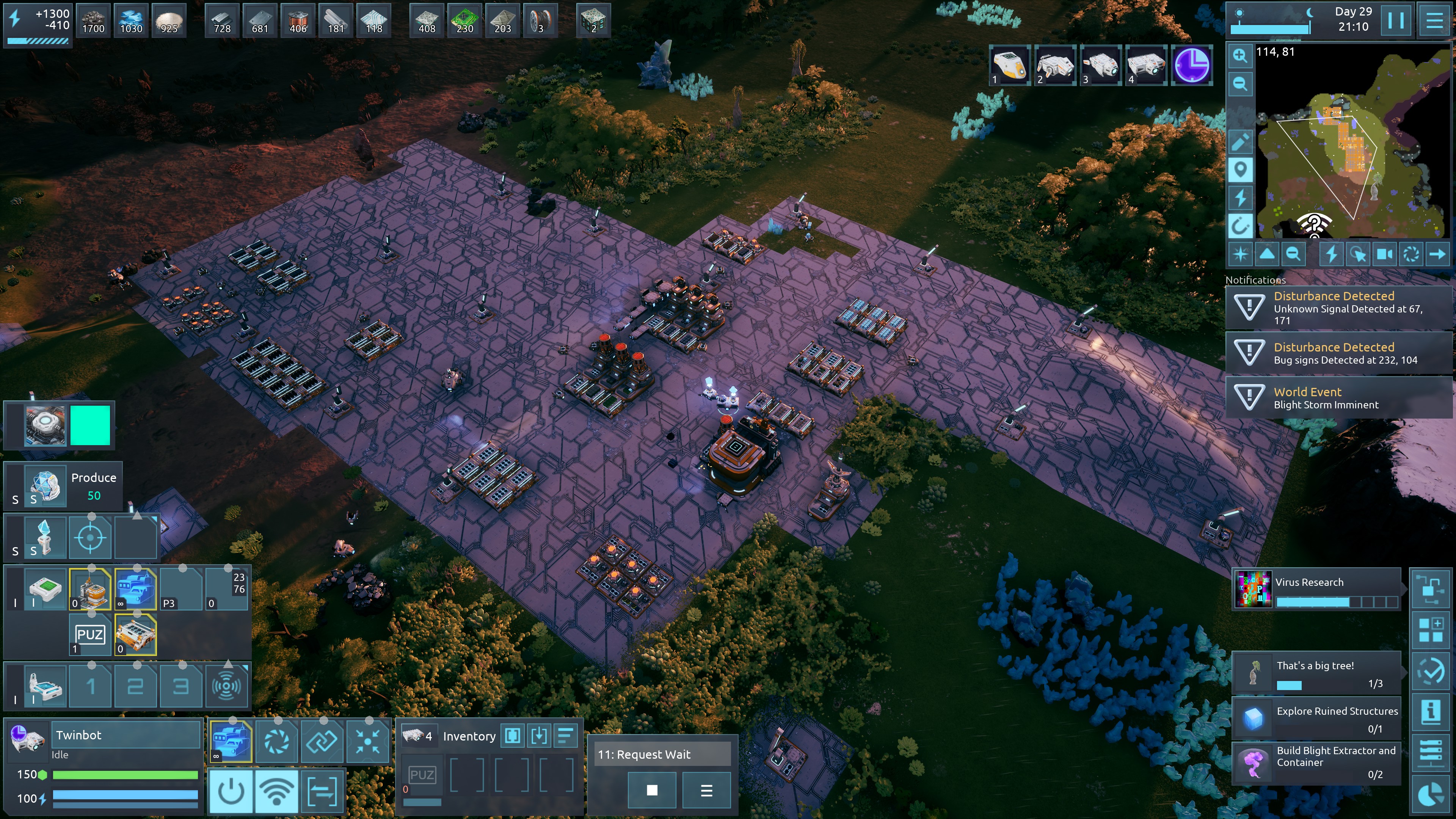Toggle the Twinbot power button
The width and height of the screenshot is (1456, 819).
click(x=231, y=791)
